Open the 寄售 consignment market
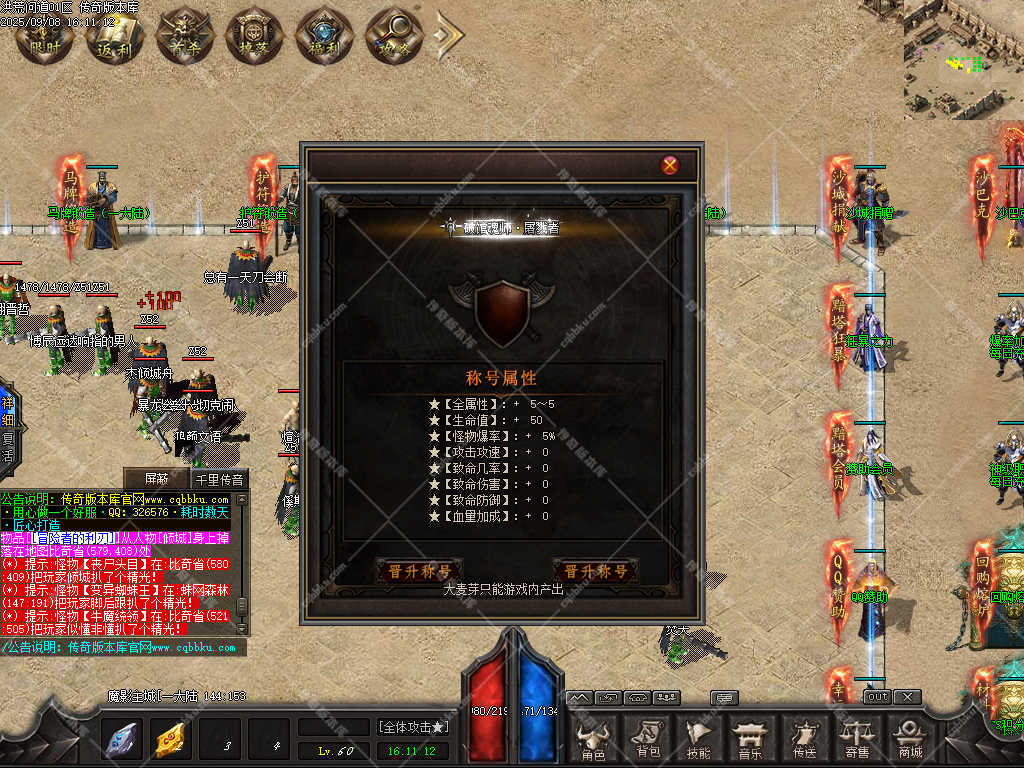This screenshot has height=768, width=1024. pos(856,739)
